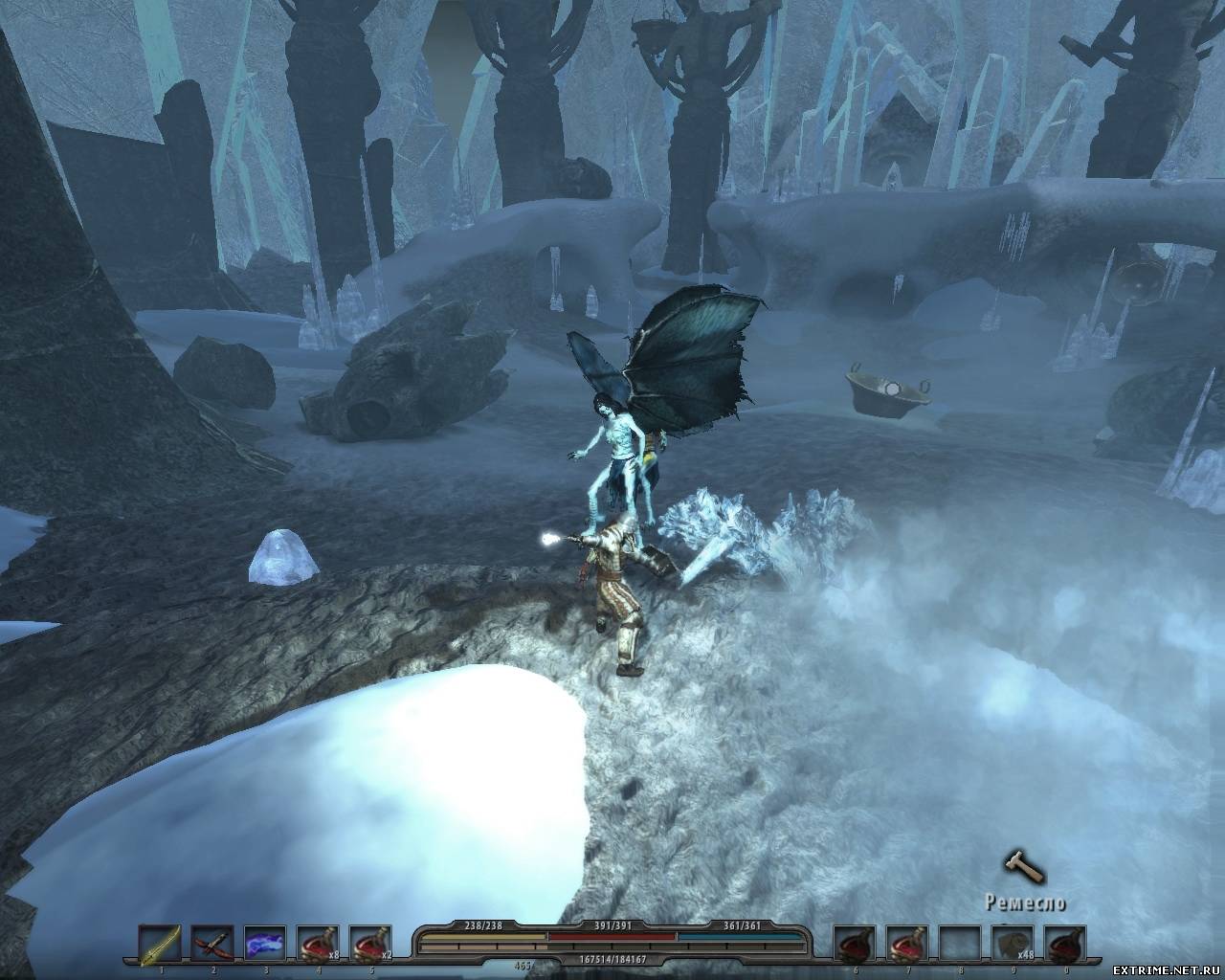Equip the crossbow in hotbar slot 2
The image size is (1225, 980).
click(x=211, y=946)
